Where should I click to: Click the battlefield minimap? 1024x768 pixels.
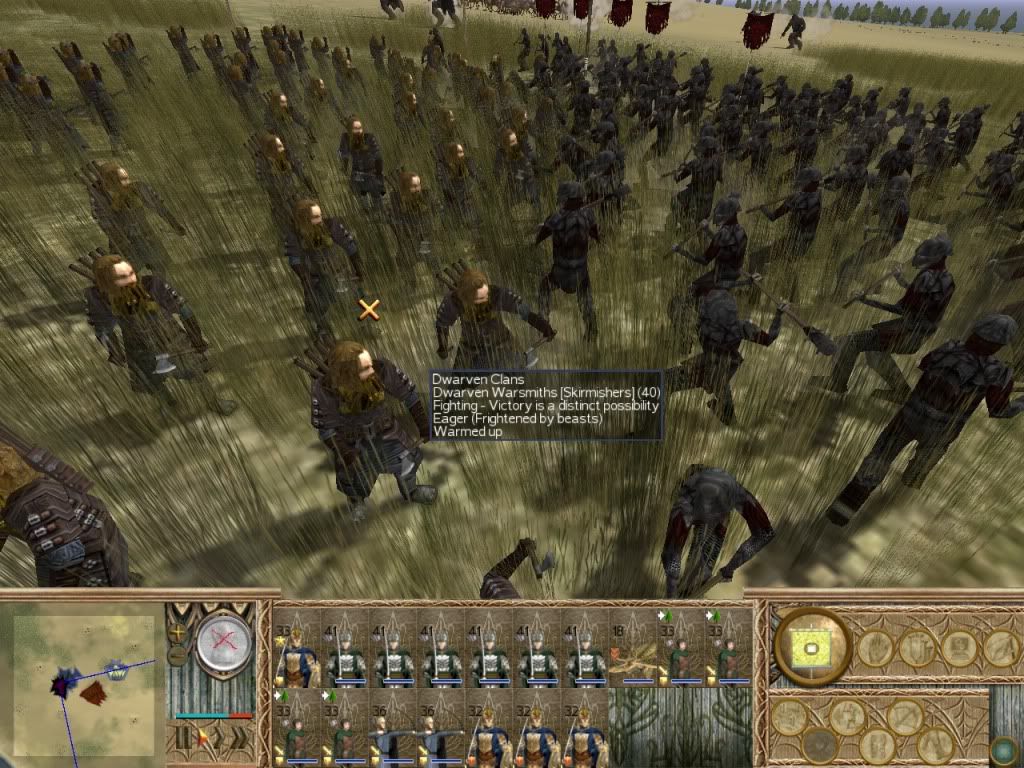point(83,682)
